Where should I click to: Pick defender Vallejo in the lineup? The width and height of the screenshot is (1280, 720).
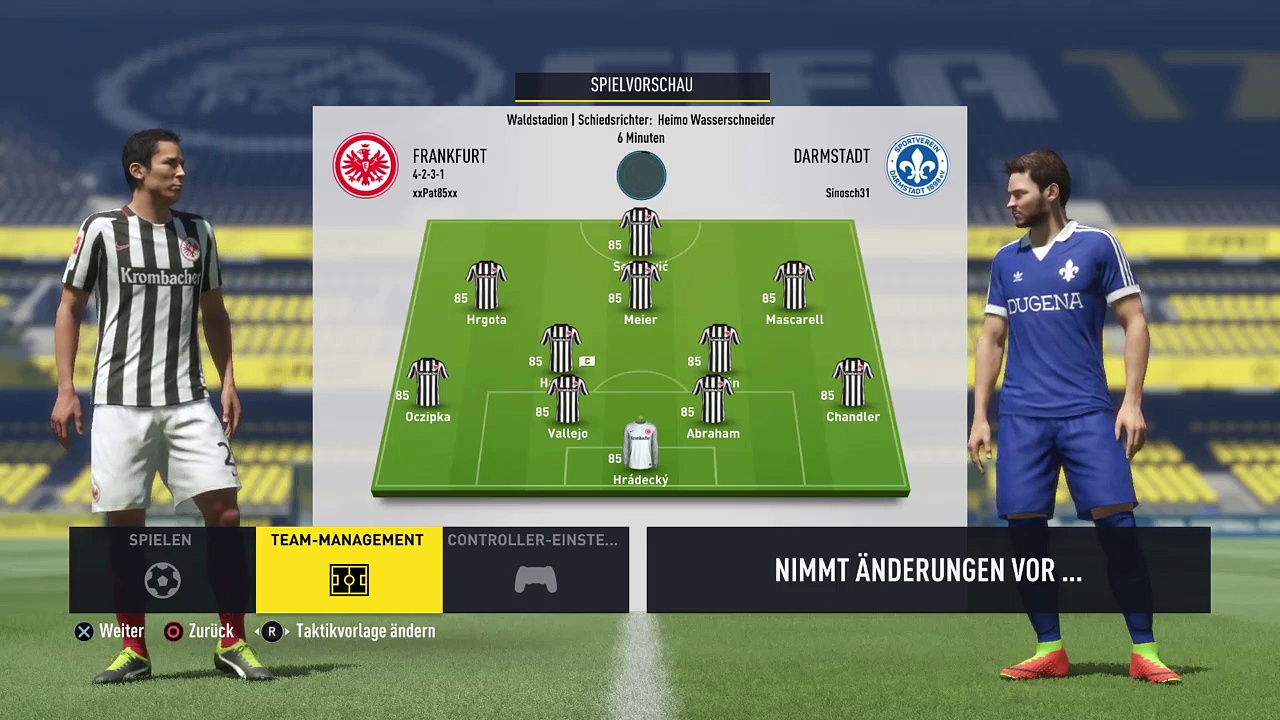tap(567, 400)
